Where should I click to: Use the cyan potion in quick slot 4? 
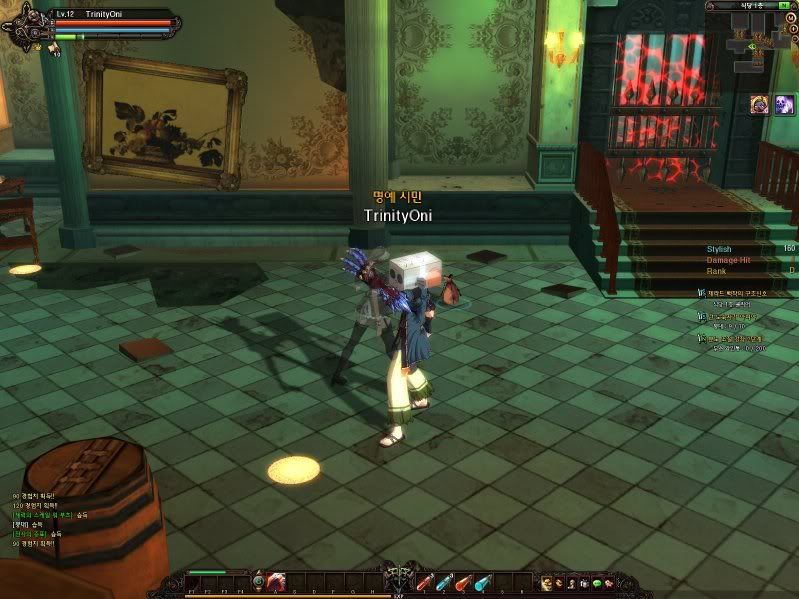[x=482, y=582]
